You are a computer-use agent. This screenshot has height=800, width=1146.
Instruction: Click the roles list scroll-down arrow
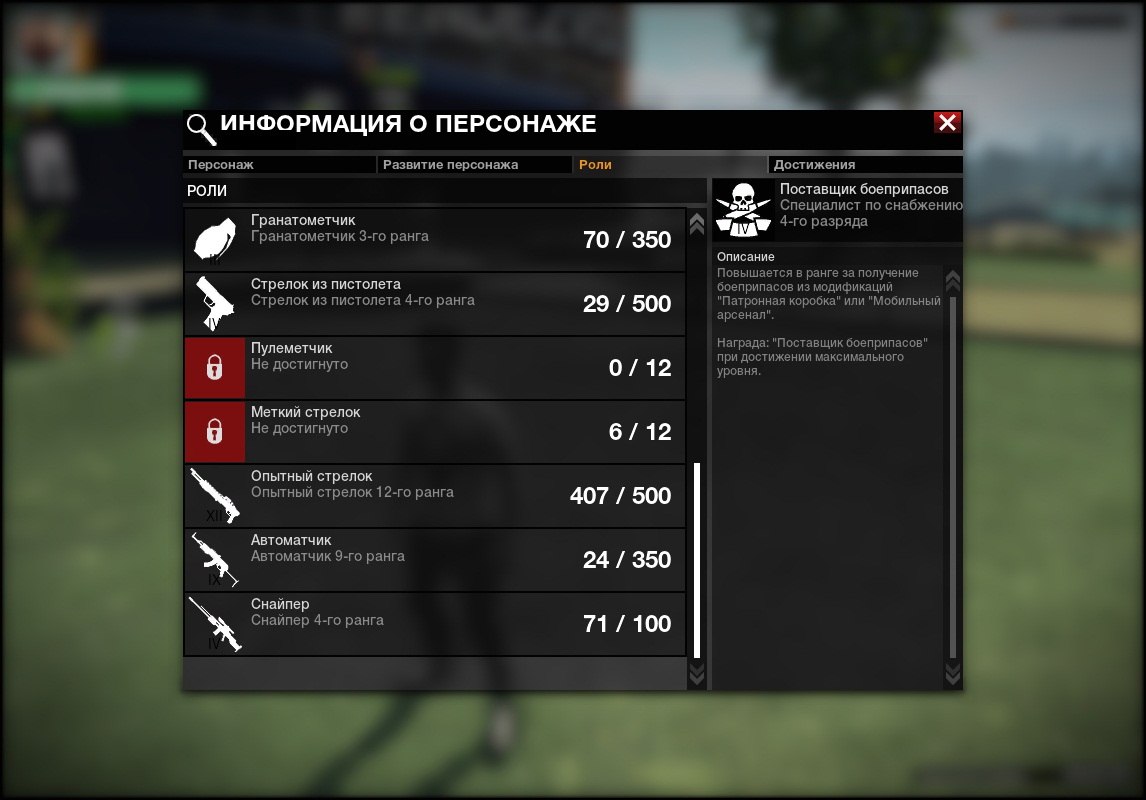pos(697,676)
